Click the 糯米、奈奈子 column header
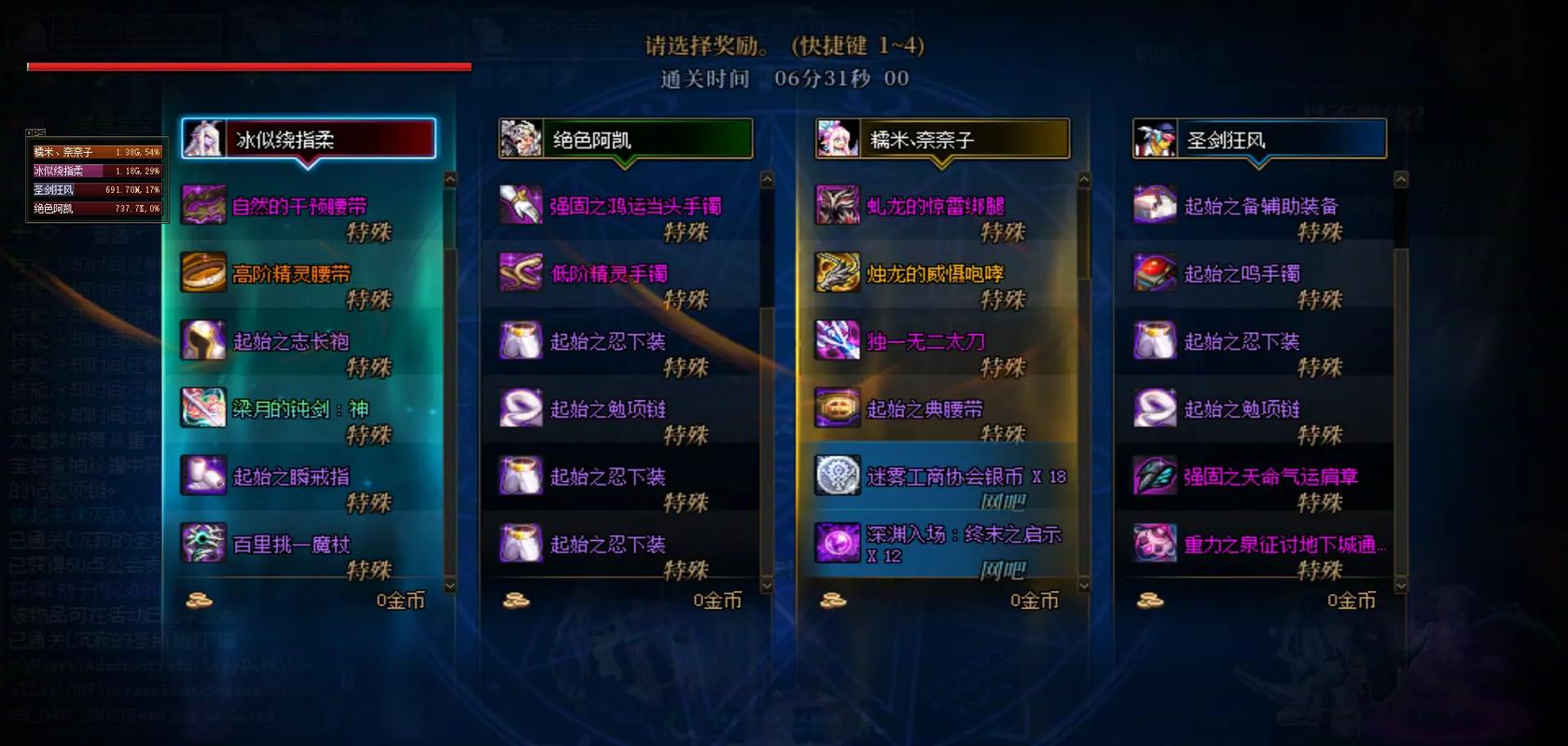Image resolution: width=1568 pixels, height=746 pixels. click(x=942, y=136)
